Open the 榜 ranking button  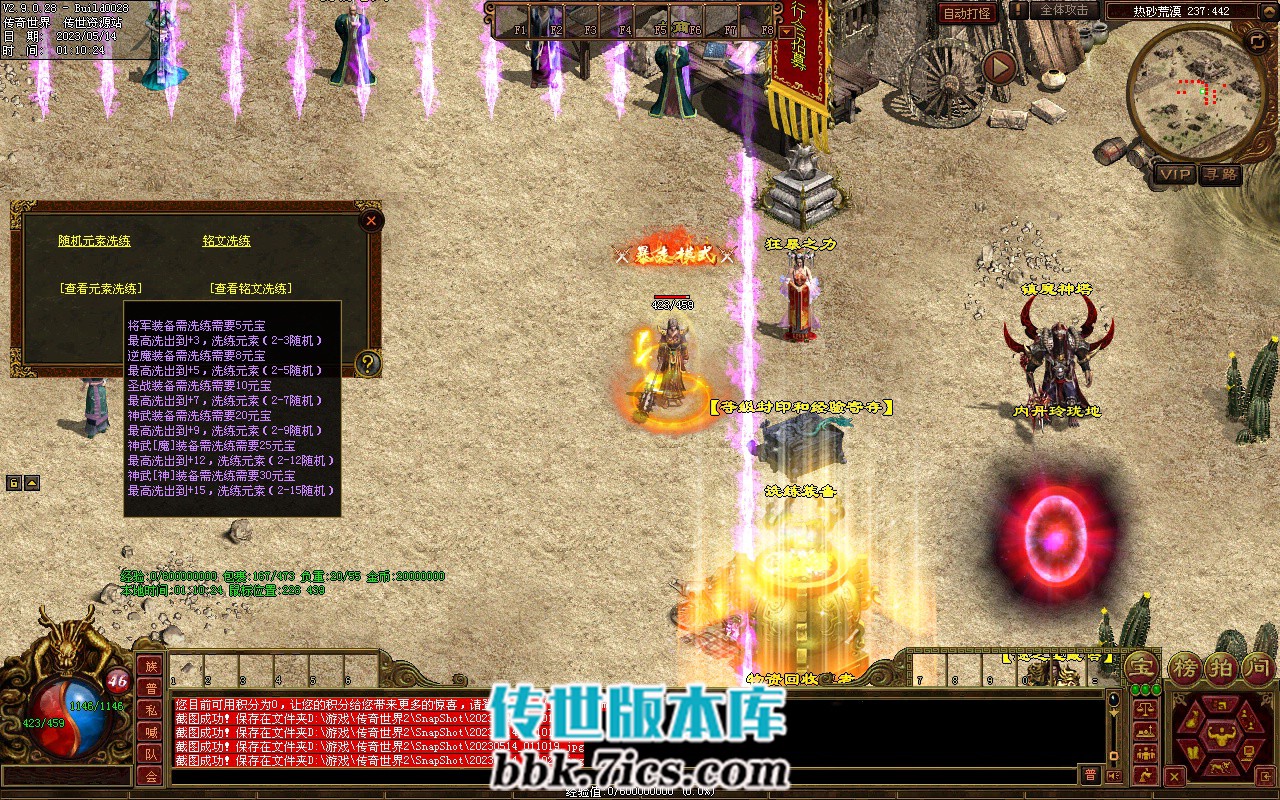point(1186,668)
